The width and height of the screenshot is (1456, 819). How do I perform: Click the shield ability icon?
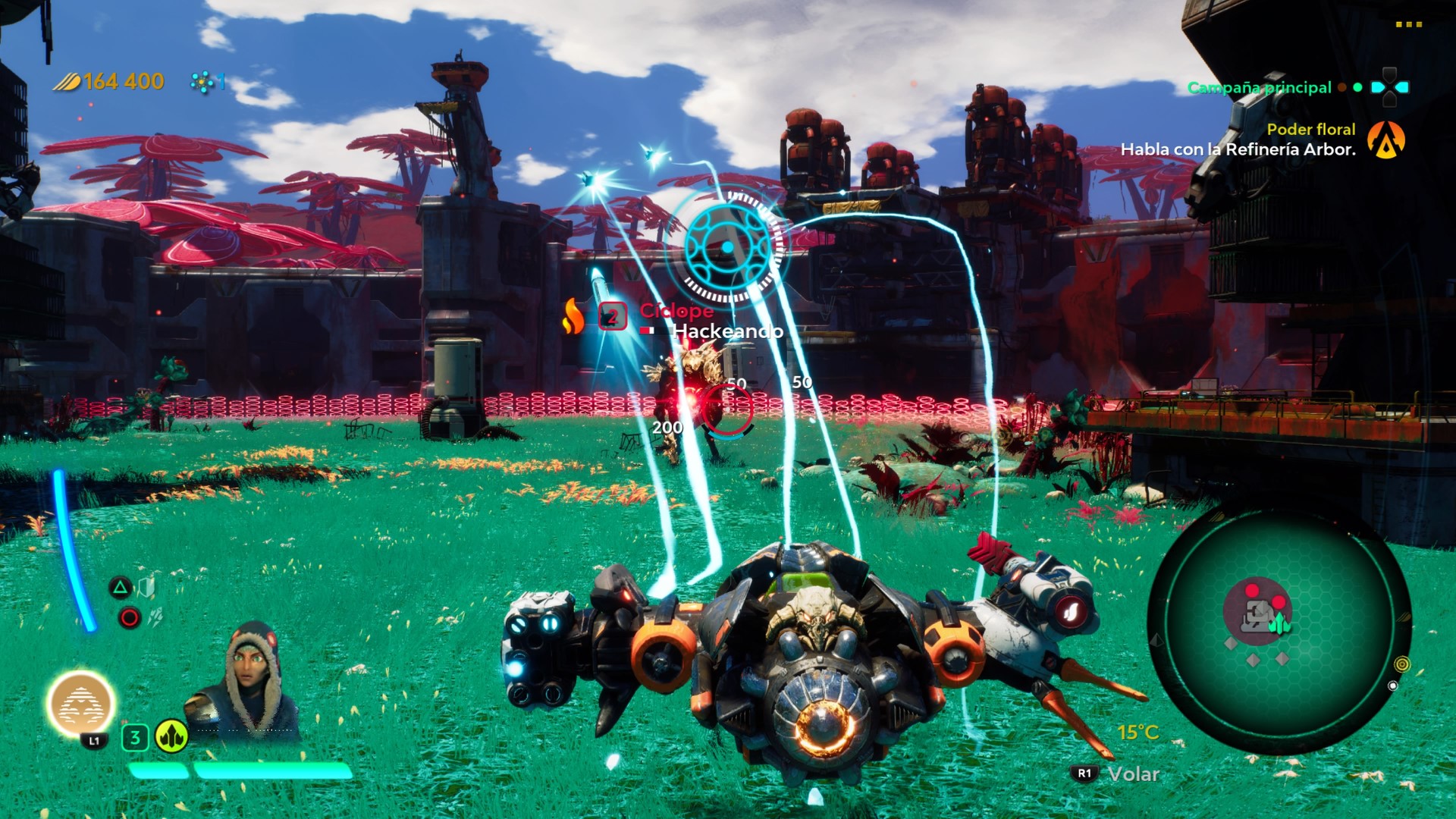point(146,586)
